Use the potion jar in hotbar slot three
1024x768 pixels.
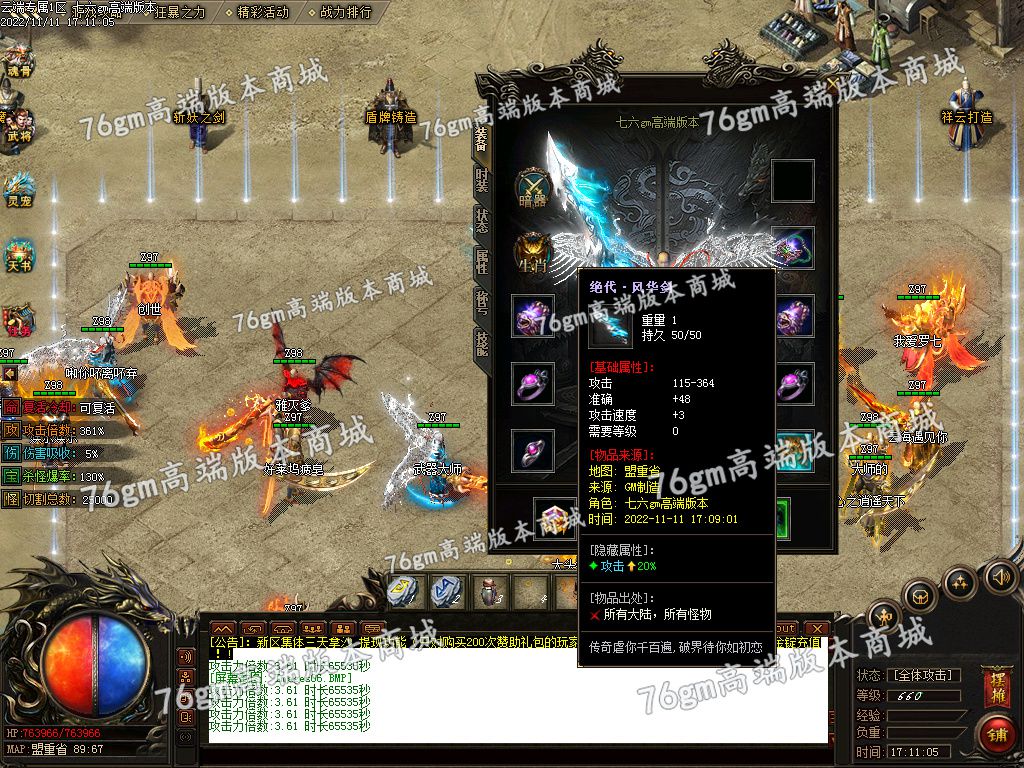point(487,591)
